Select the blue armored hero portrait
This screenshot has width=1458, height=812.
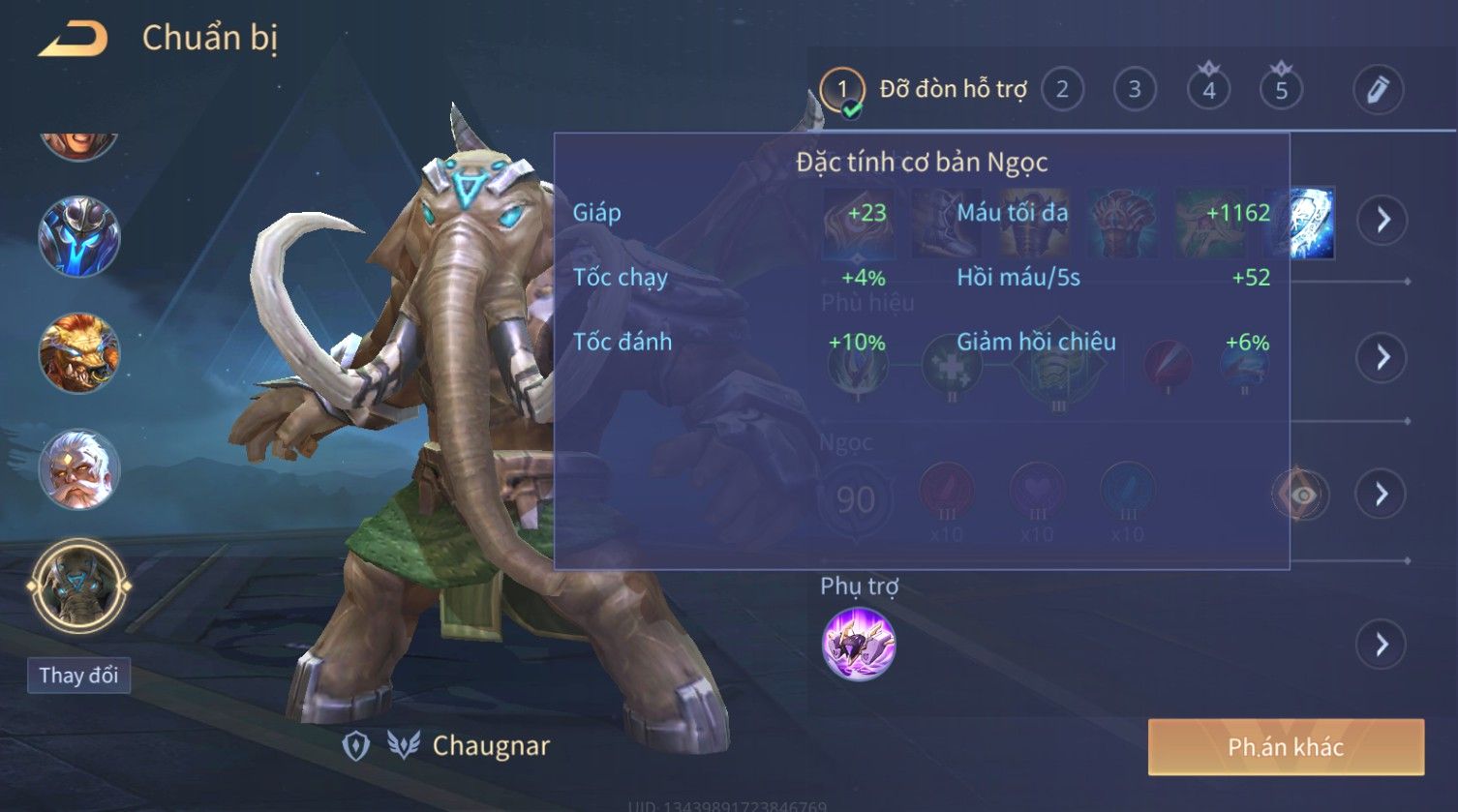[79, 237]
